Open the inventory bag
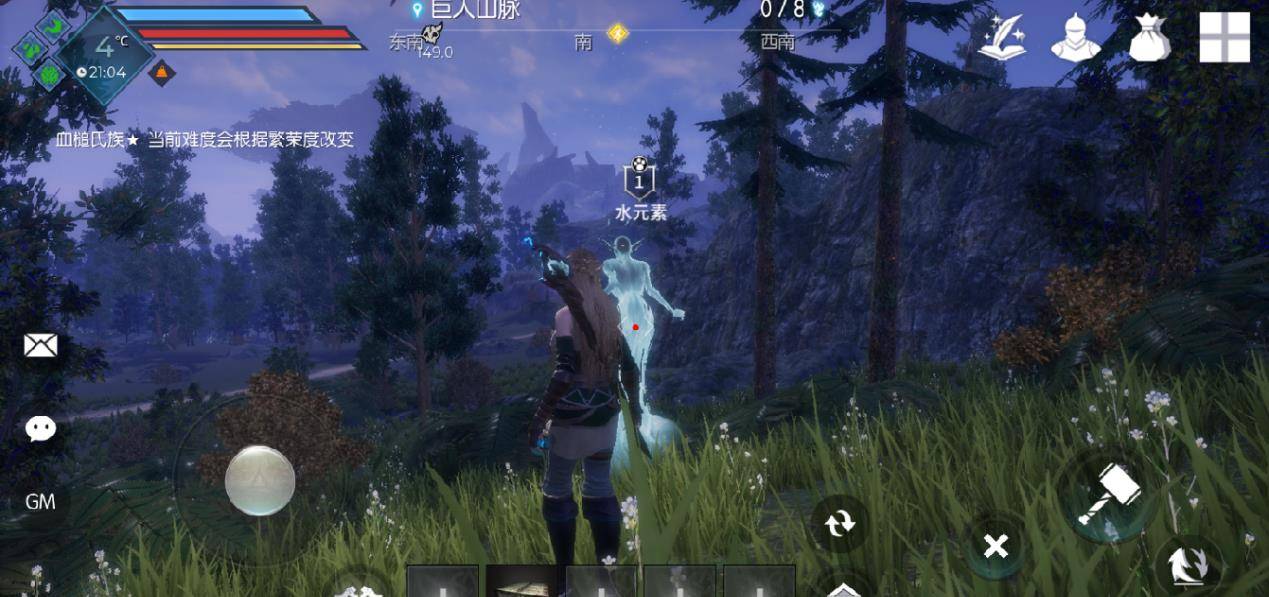Viewport: 1269px width, 597px height. click(1149, 39)
